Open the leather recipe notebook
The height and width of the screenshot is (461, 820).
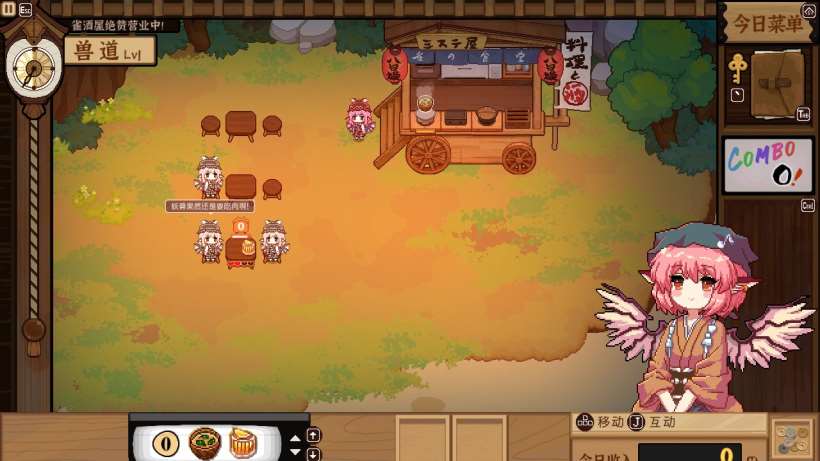(x=777, y=85)
